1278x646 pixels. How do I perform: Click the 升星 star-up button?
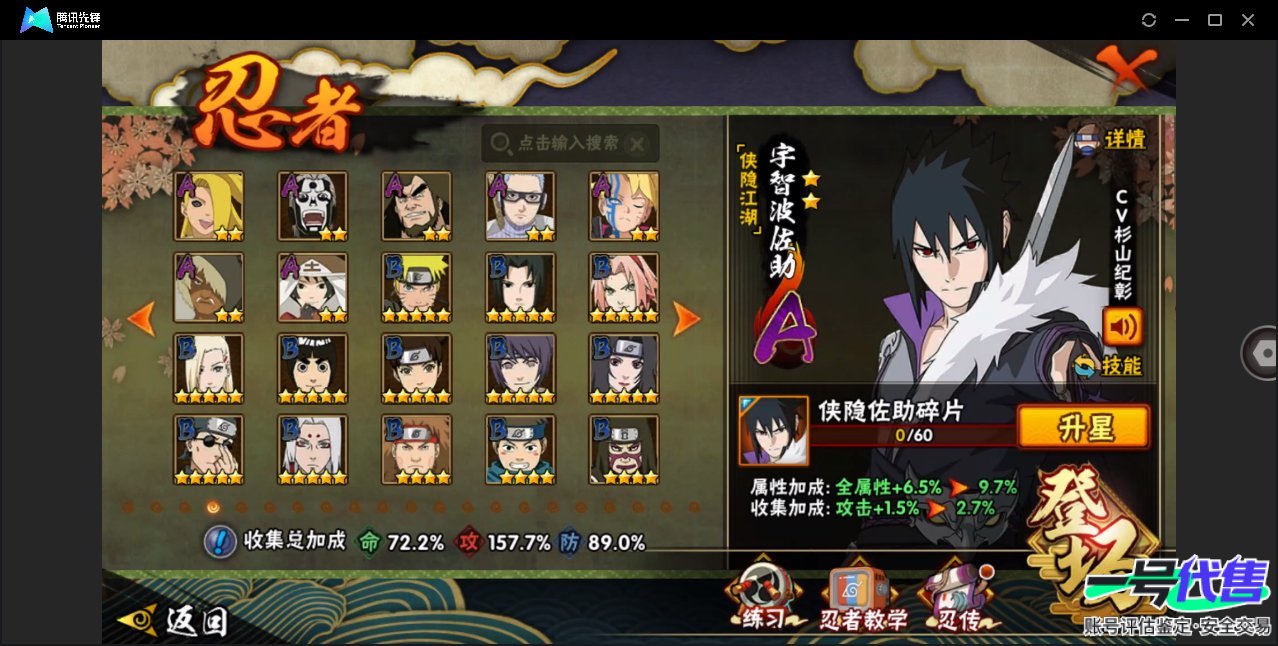[x=1083, y=428]
